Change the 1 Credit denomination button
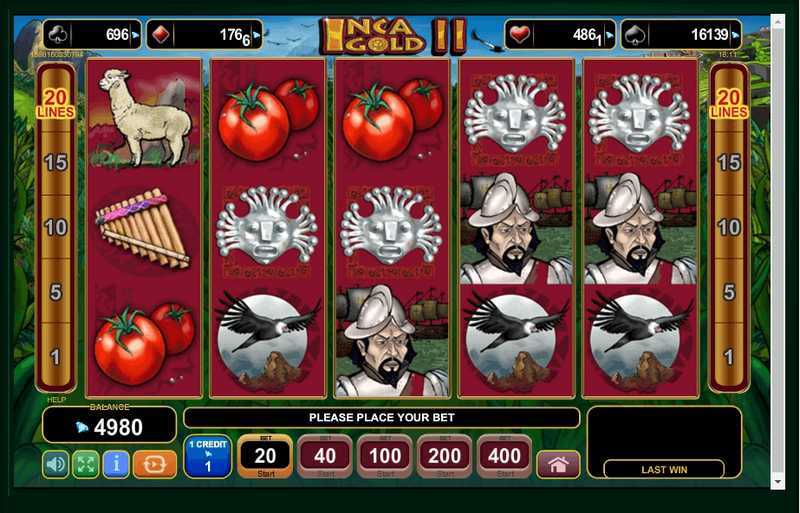 pos(208,456)
